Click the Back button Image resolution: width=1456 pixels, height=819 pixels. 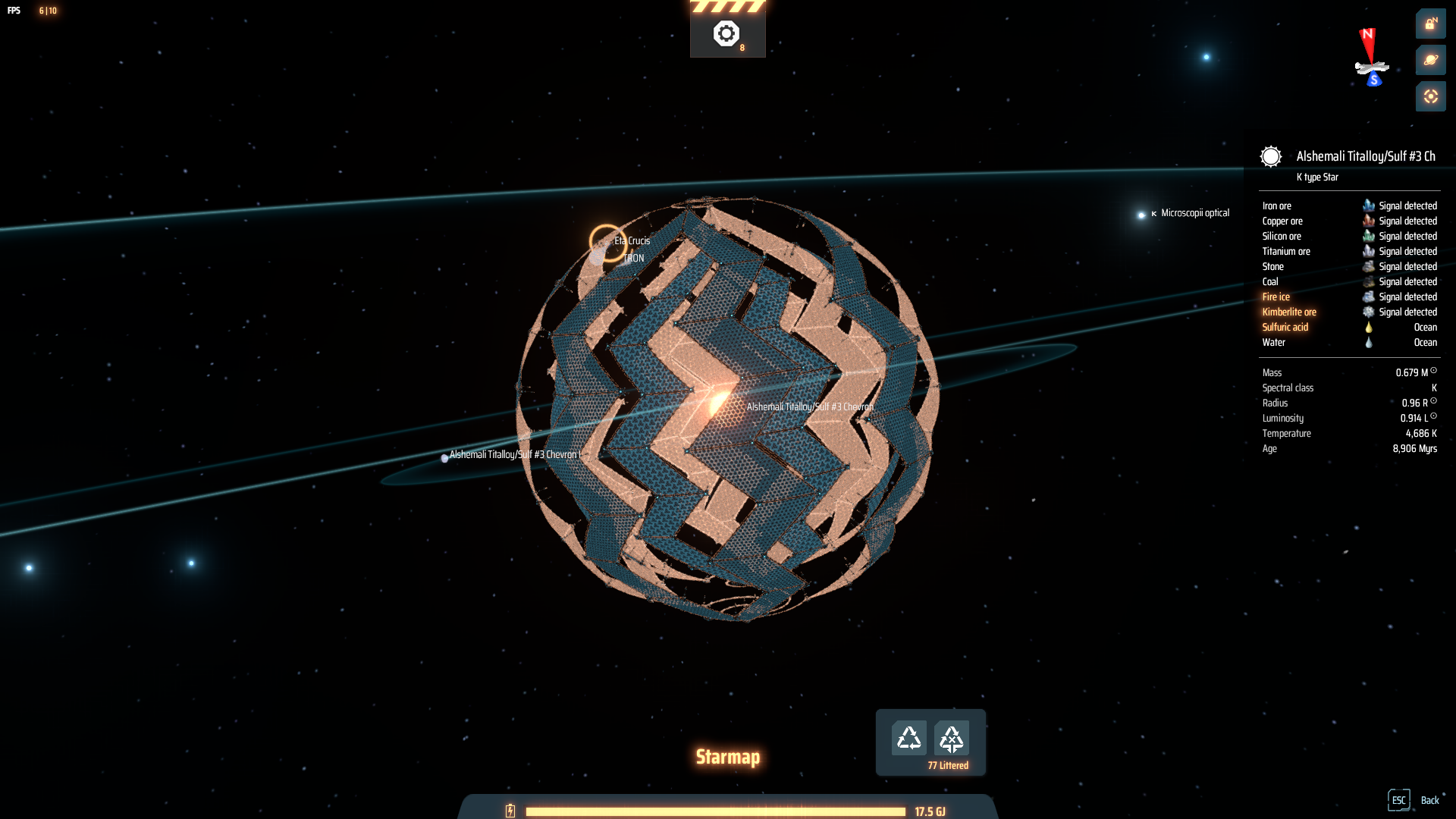click(1430, 800)
